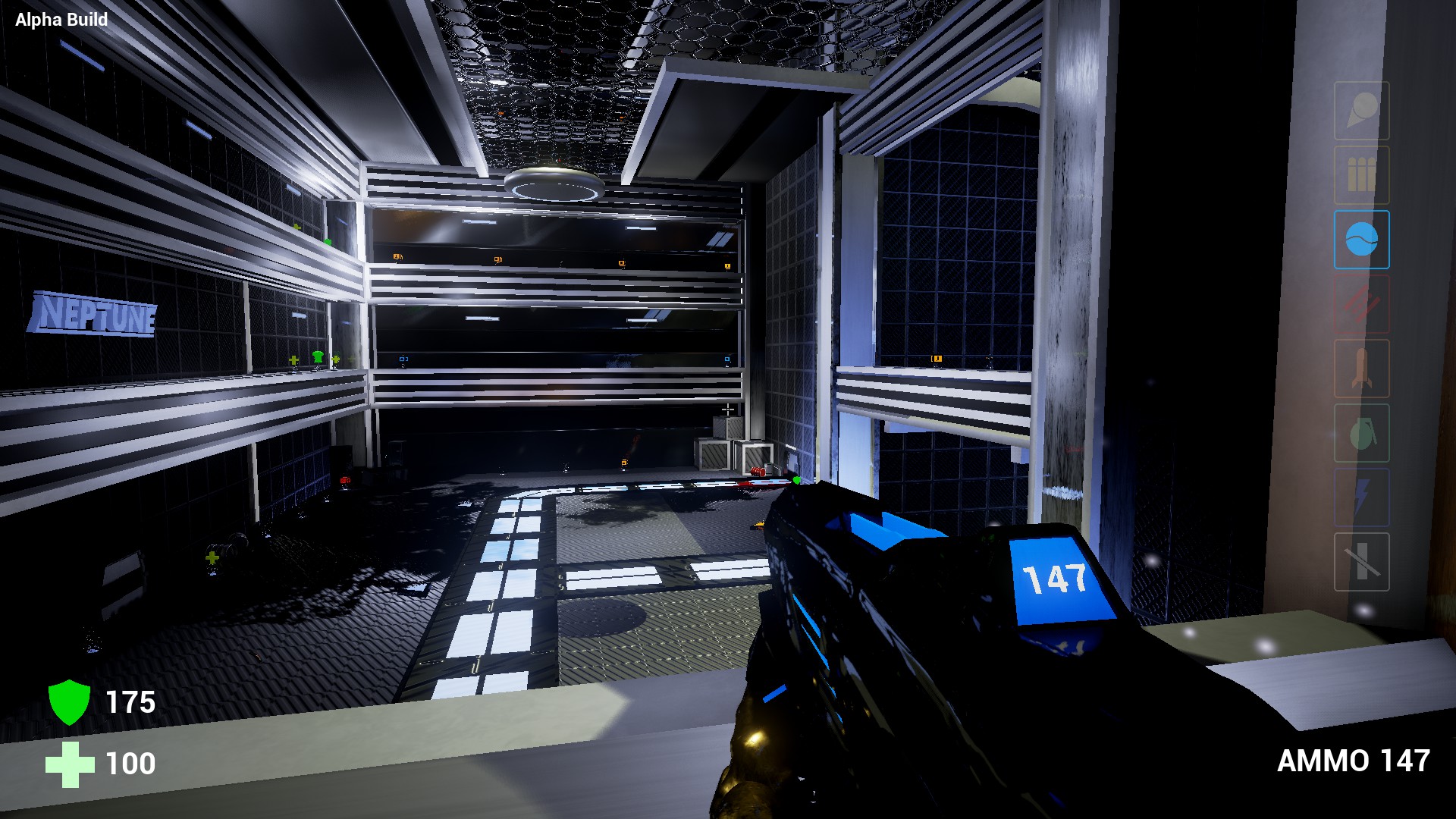
Task: Toggle the currently selected weapon slot off
Action: click(1361, 239)
